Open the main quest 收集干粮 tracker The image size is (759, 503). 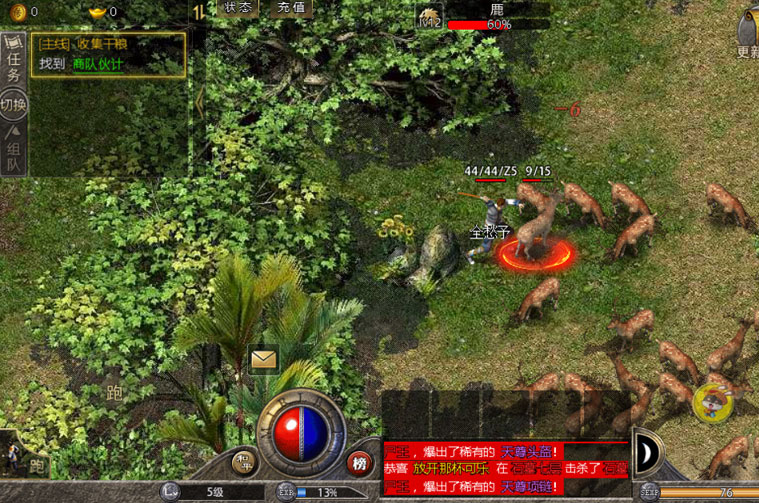(108, 43)
